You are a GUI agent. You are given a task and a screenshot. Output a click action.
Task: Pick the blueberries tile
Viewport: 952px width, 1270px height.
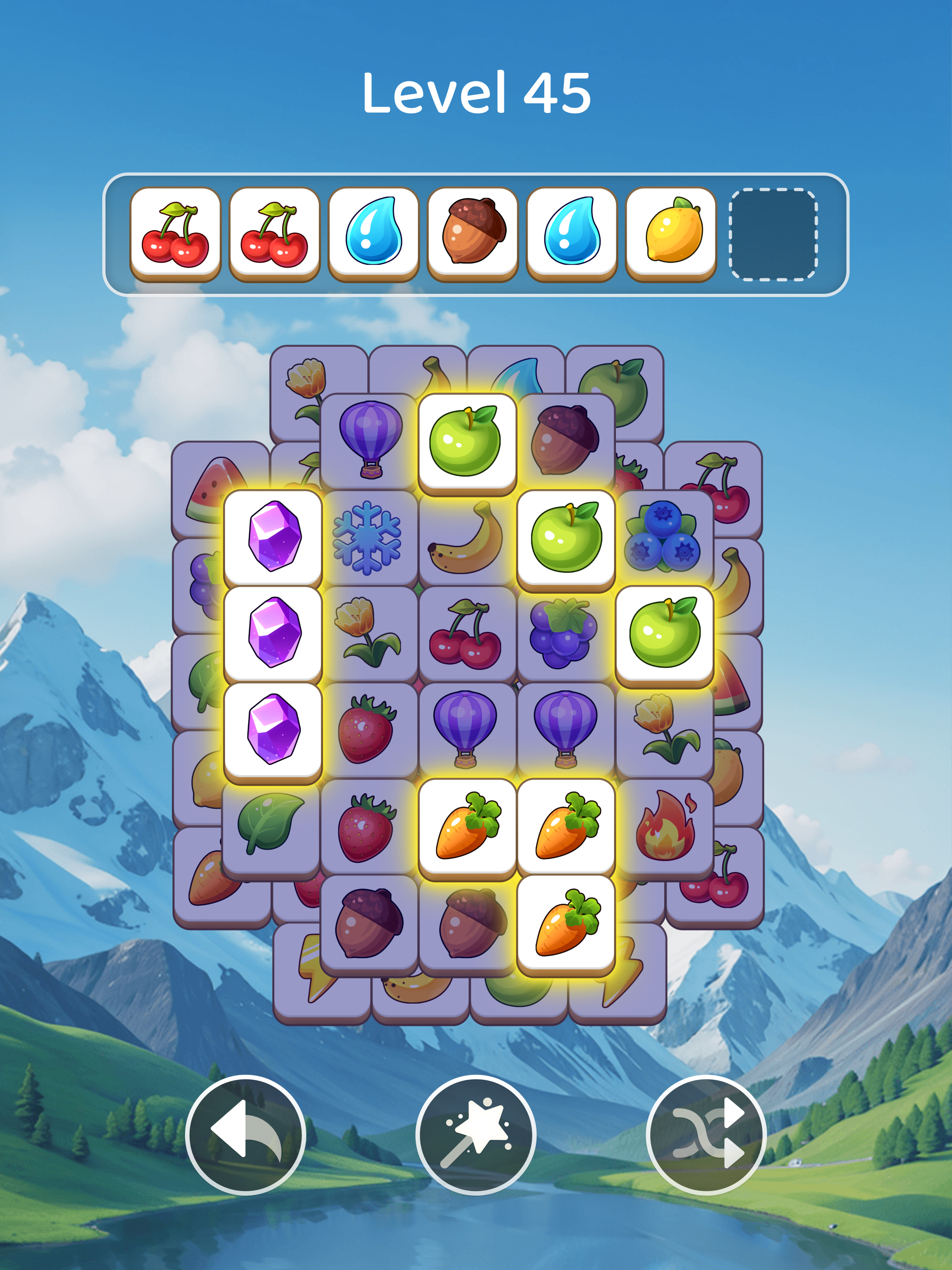click(663, 538)
